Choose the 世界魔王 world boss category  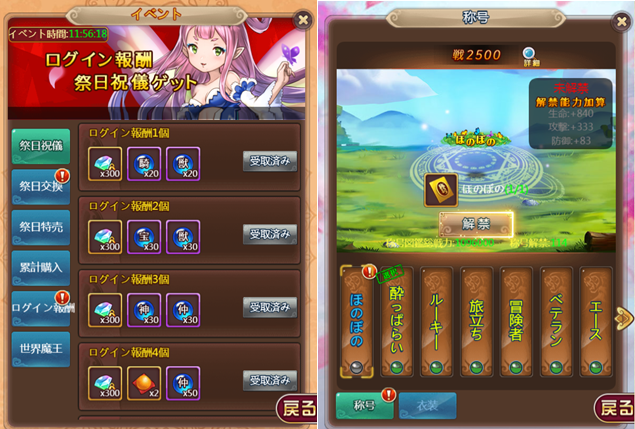point(41,349)
